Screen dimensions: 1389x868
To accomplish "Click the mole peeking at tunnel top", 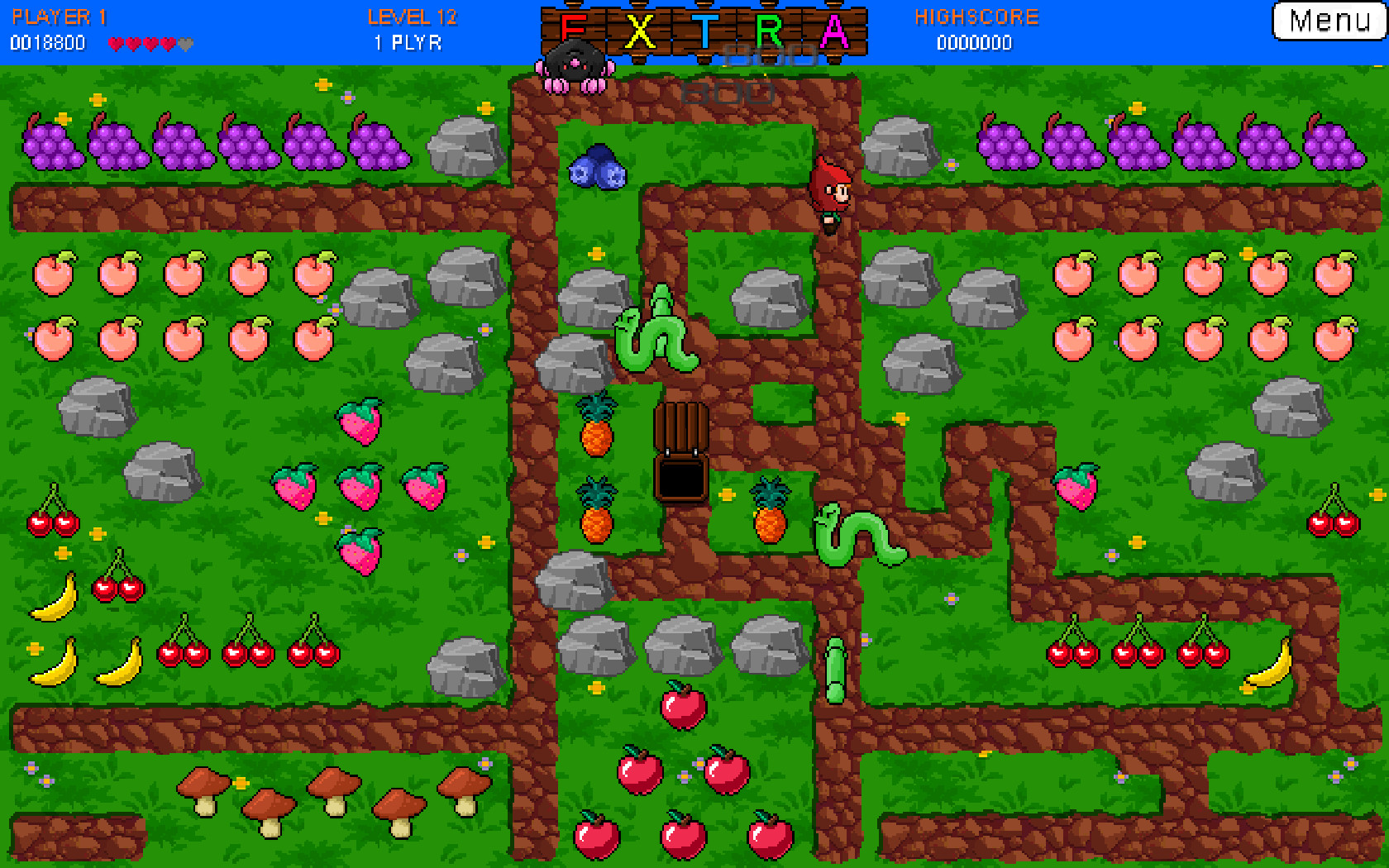I will pos(573,62).
